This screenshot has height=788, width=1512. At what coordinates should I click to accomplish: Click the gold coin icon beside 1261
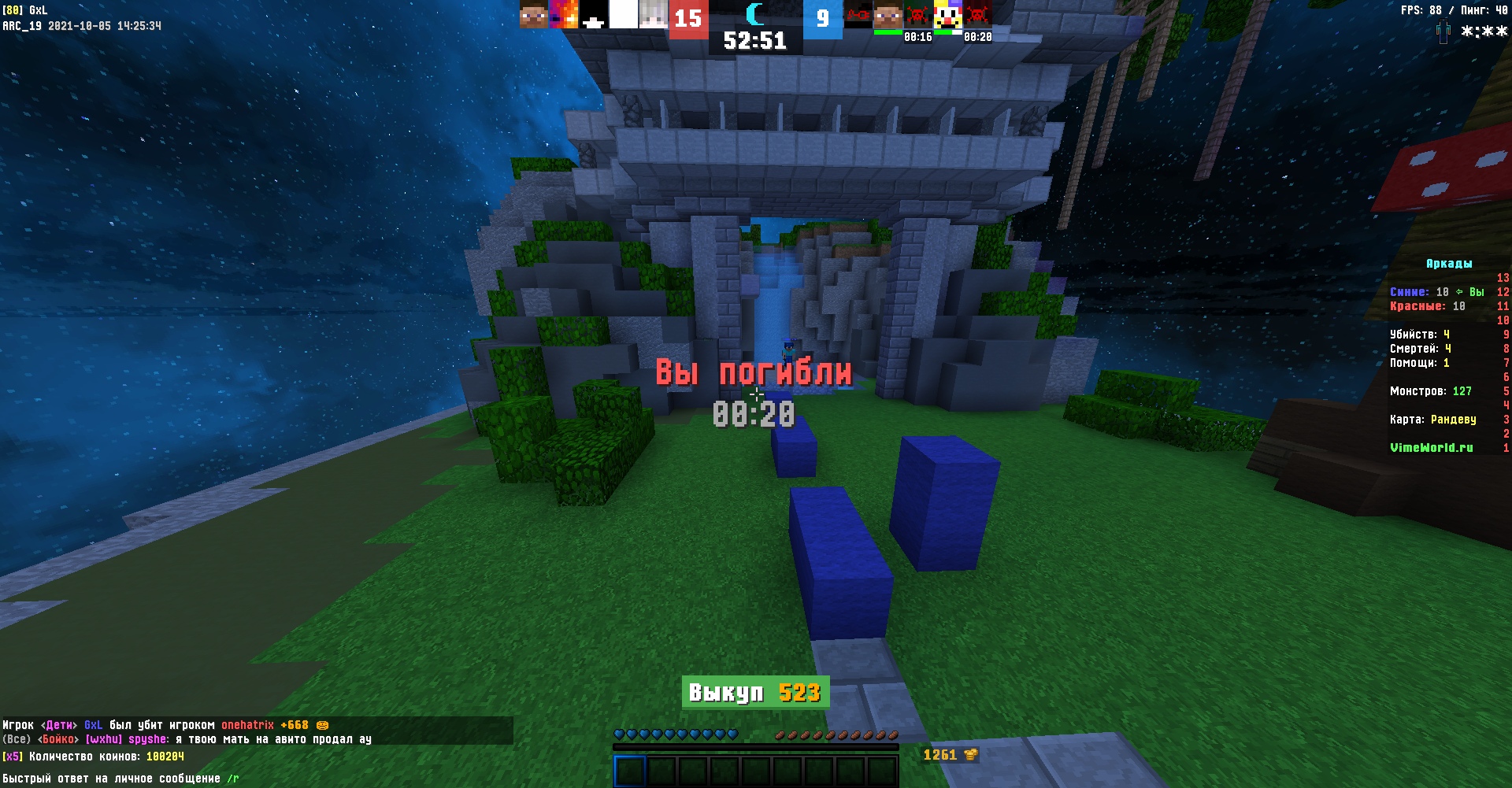[x=971, y=753]
